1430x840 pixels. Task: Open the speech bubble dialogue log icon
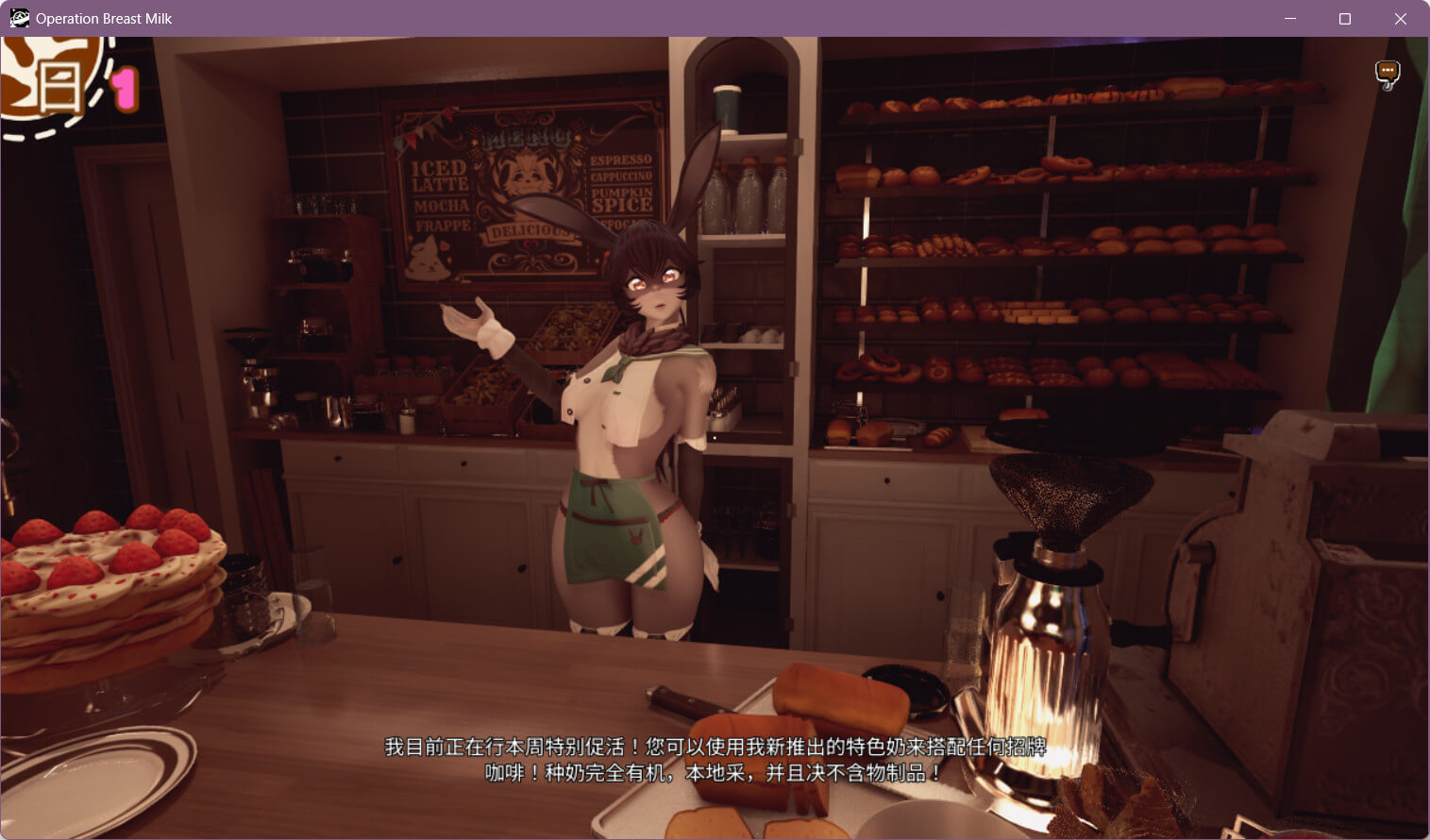coord(1387,74)
